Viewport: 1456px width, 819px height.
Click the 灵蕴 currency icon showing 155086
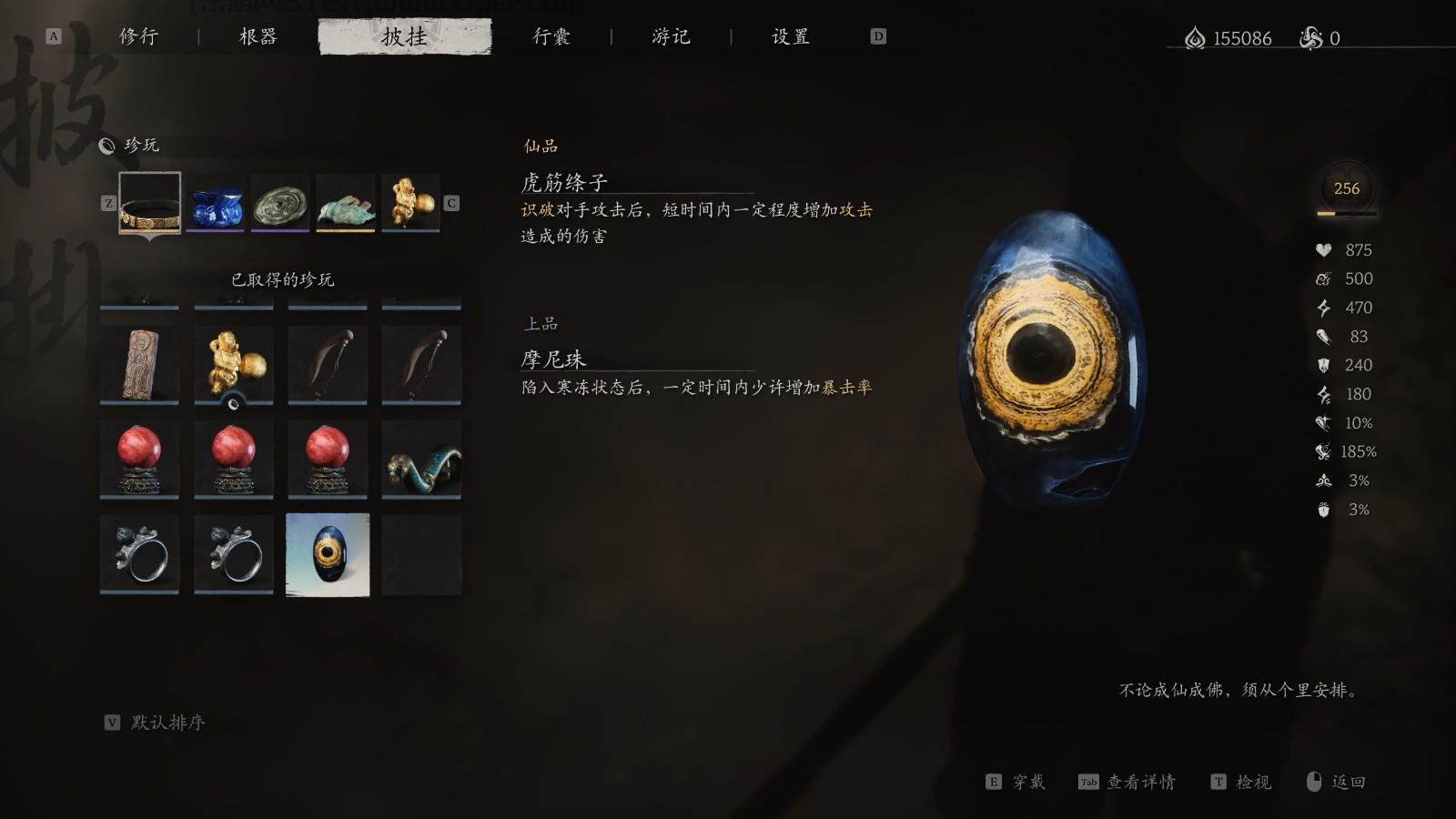click(x=1193, y=38)
